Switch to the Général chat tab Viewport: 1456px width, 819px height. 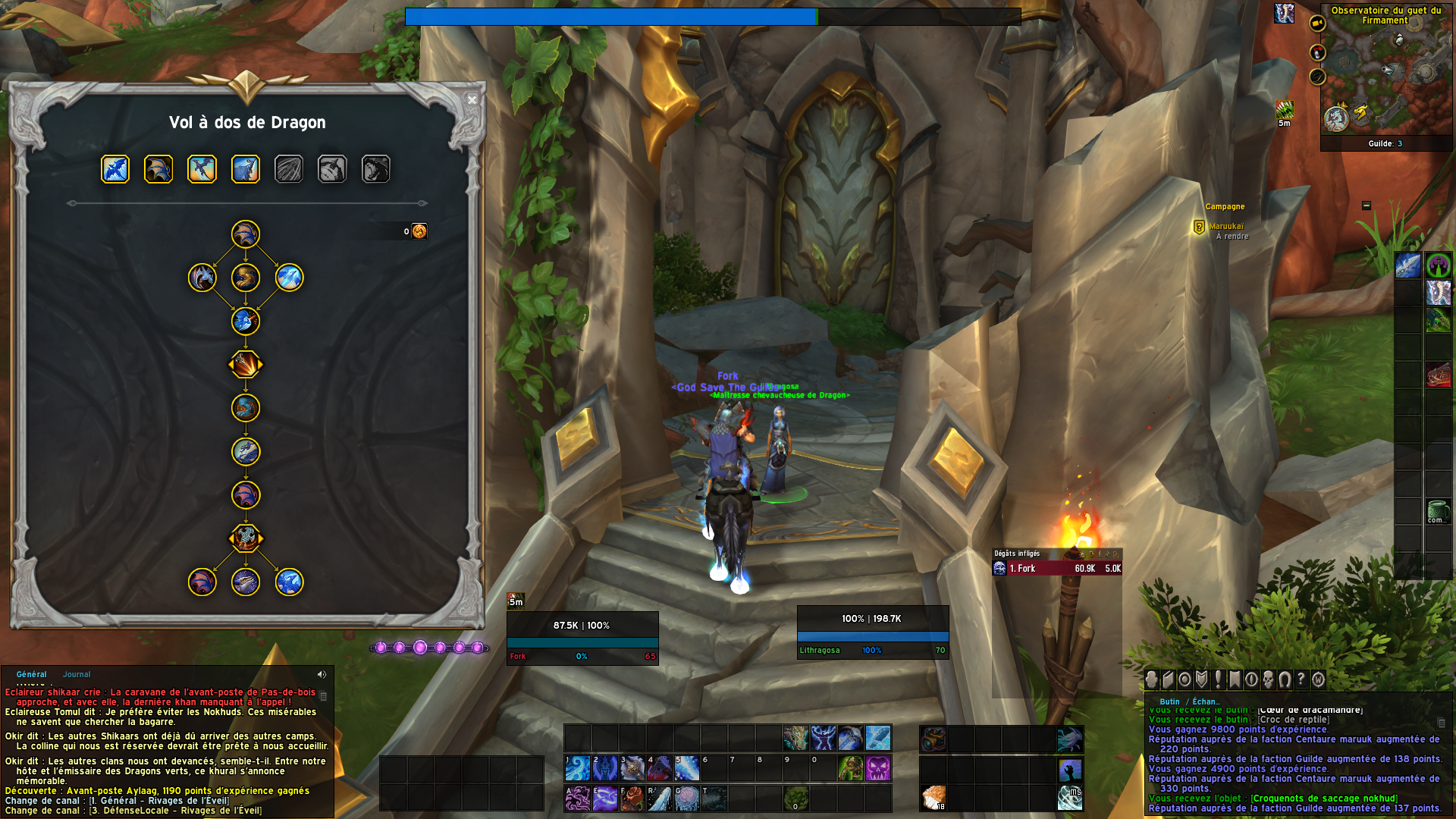pos(32,674)
